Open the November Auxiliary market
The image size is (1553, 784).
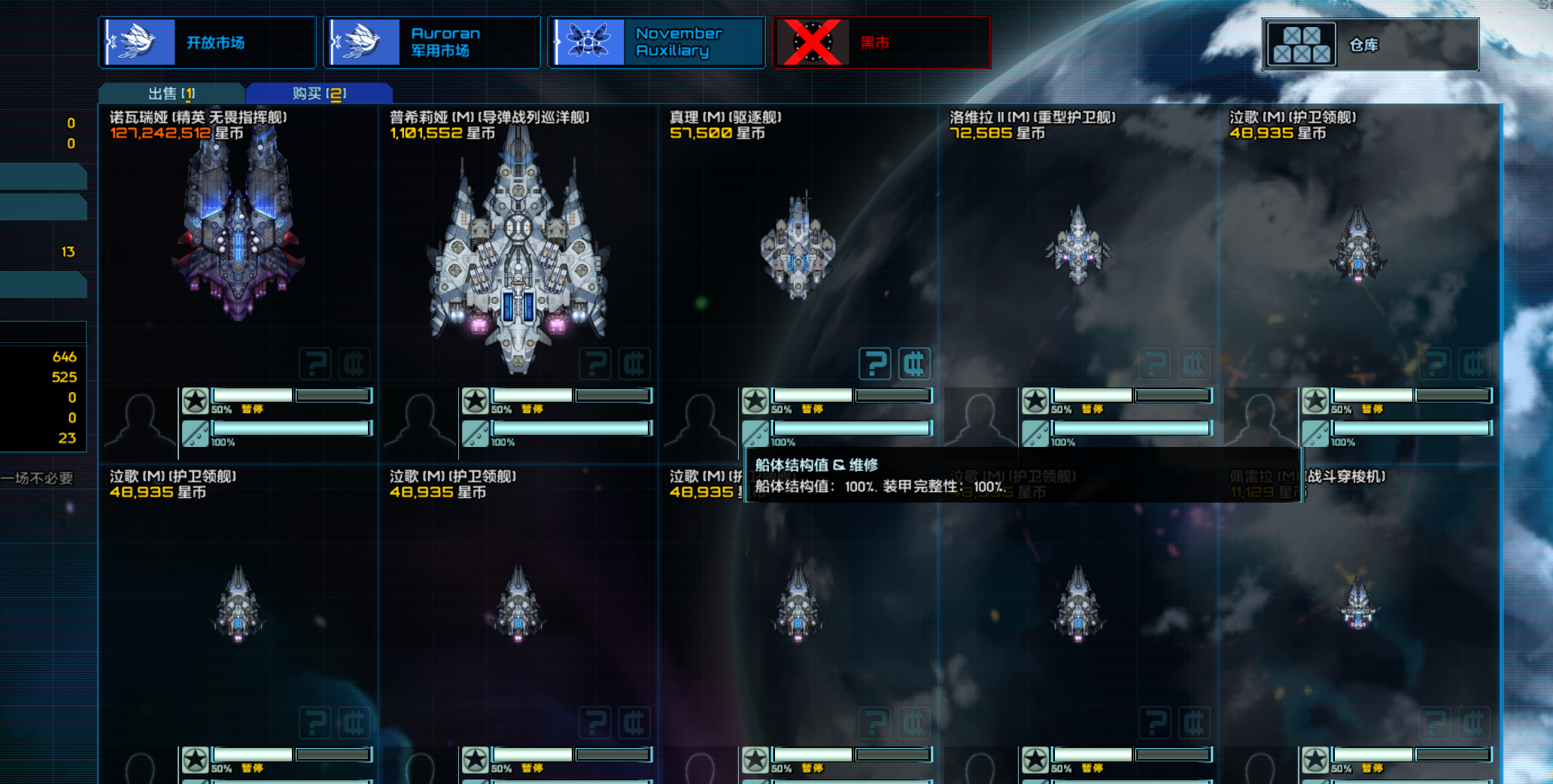670,41
